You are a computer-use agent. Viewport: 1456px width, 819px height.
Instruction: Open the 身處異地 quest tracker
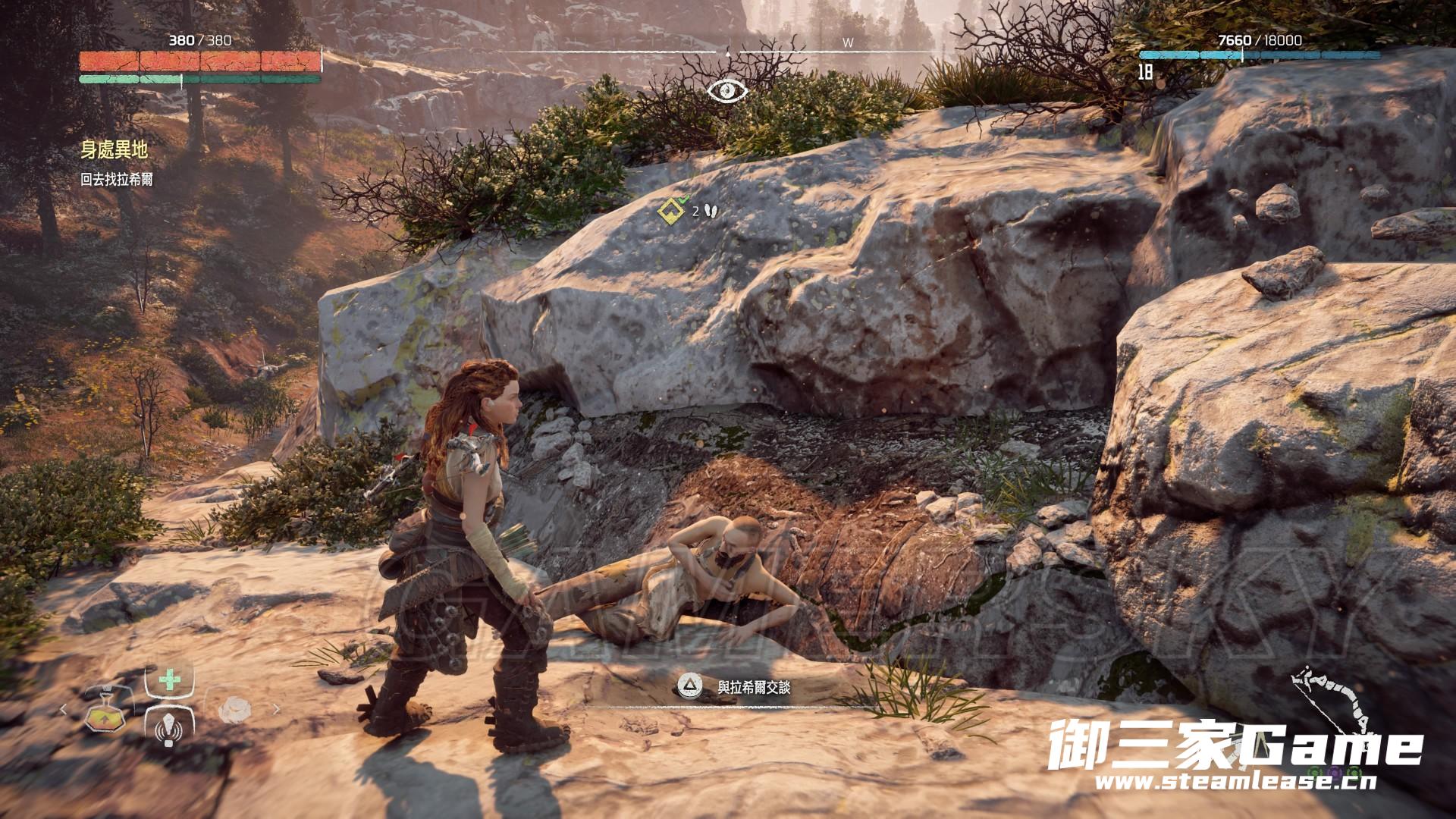click(x=114, y=150)
